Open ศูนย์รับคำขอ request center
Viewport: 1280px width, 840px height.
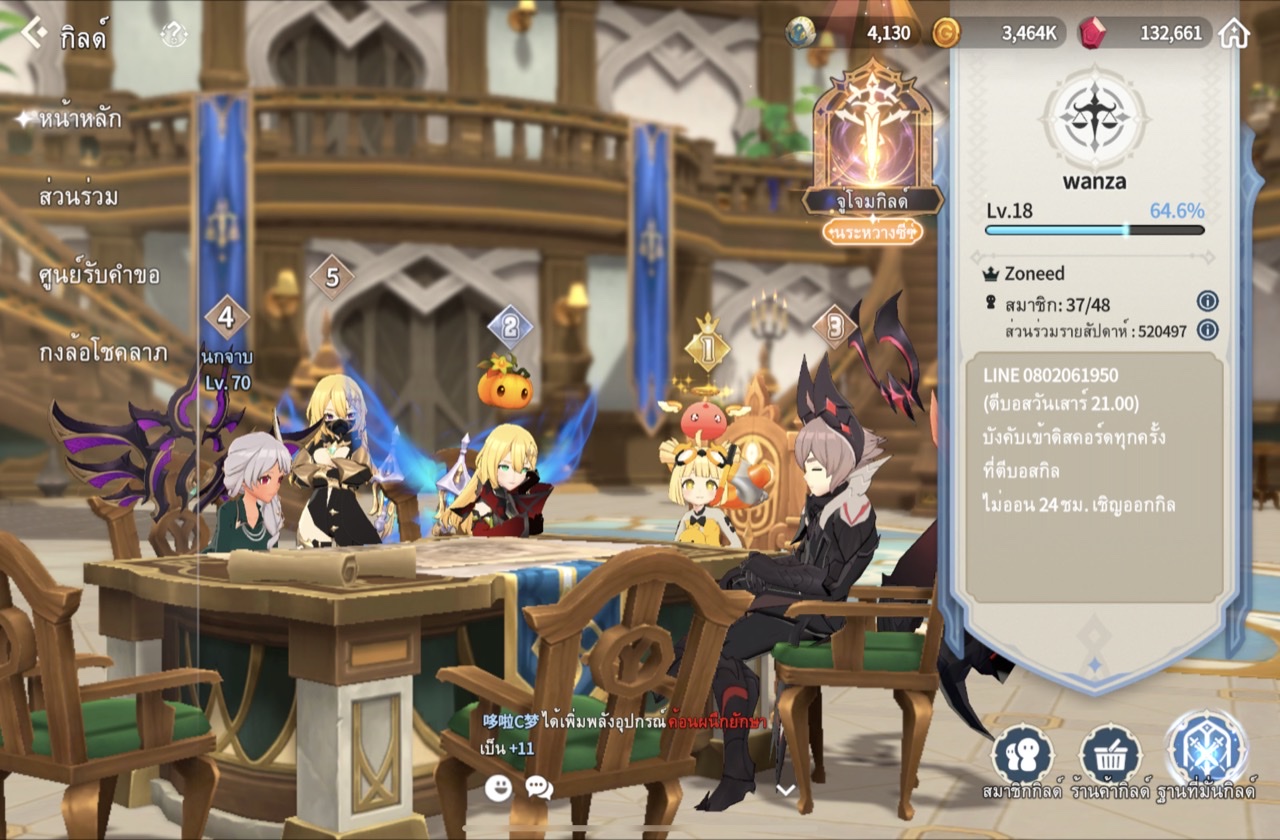(99, 275)
